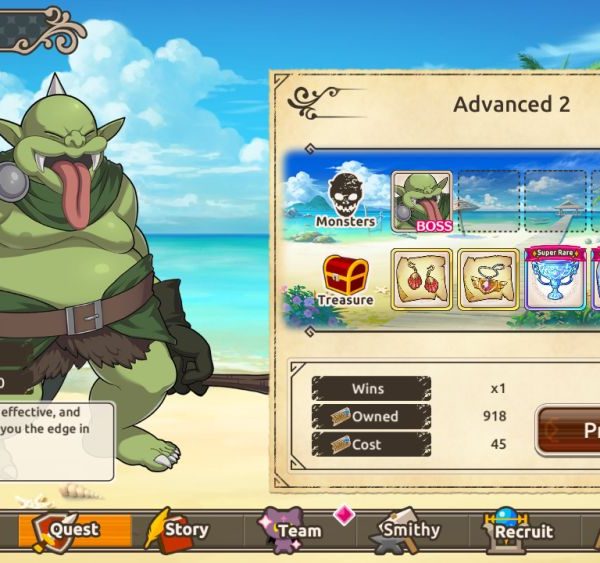This screenshot has height=563, width=600.
Task: Click the brown button beside Owned count
Action: tap(570, 430)
